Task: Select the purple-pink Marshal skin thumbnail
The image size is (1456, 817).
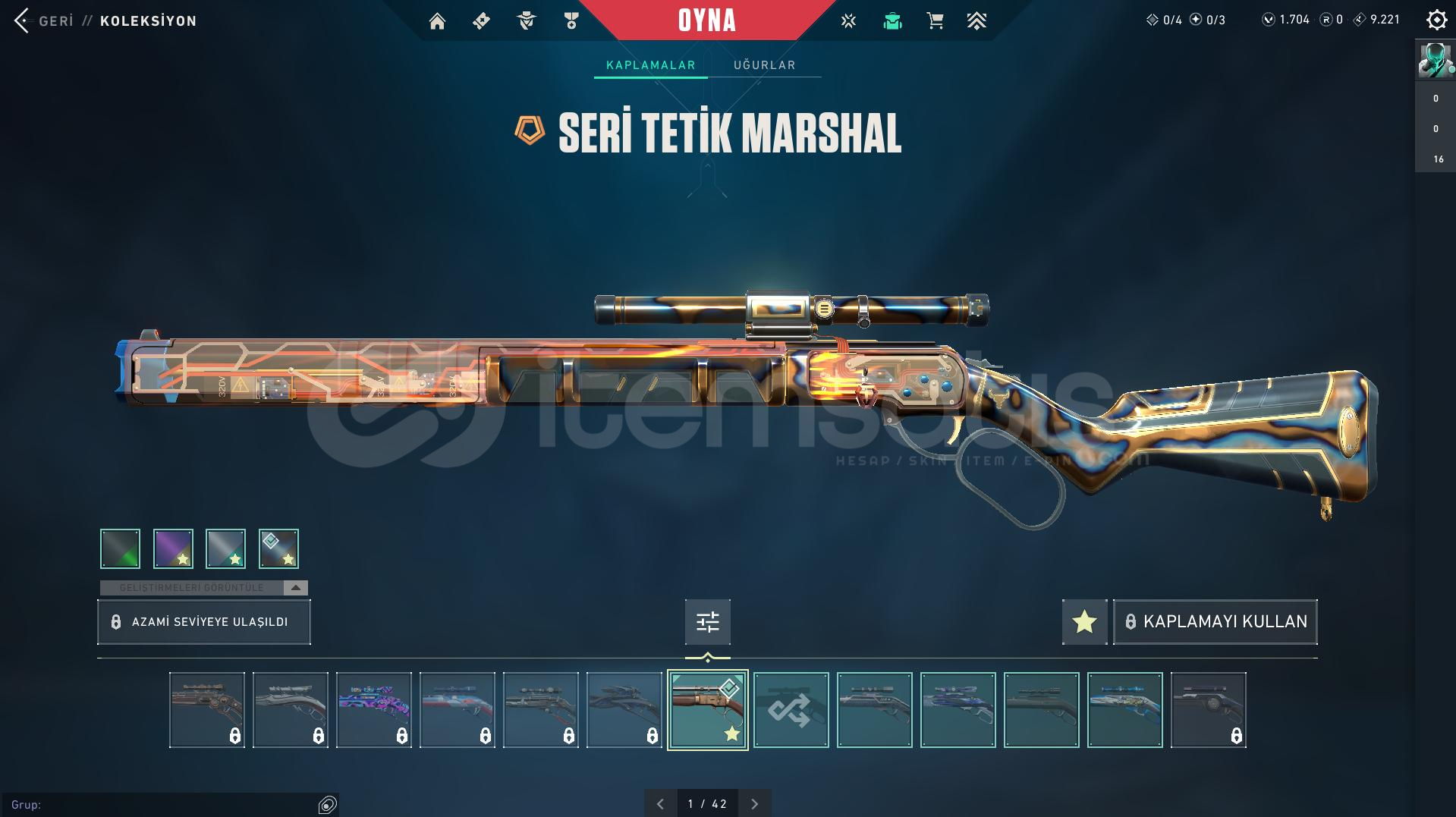Action: [x=374, y=710]
